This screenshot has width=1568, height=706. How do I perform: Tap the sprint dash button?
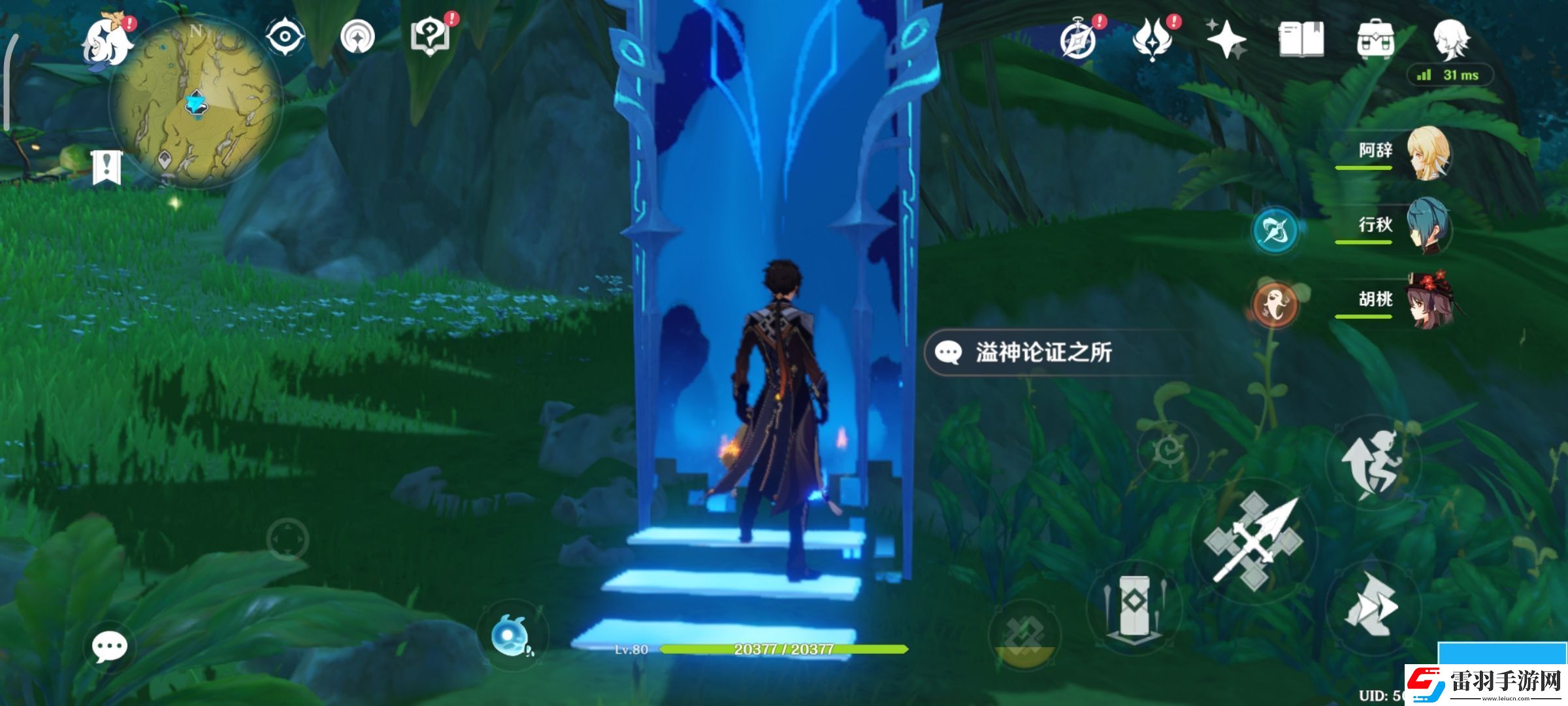1372,606
